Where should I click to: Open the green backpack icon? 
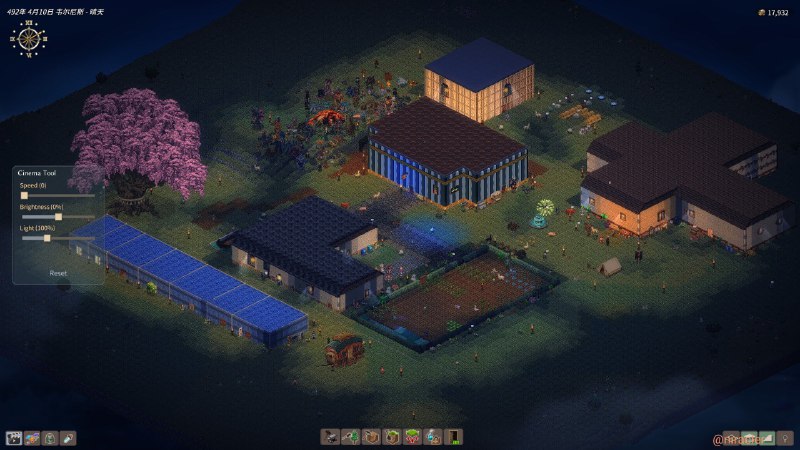tap(50, 438)
